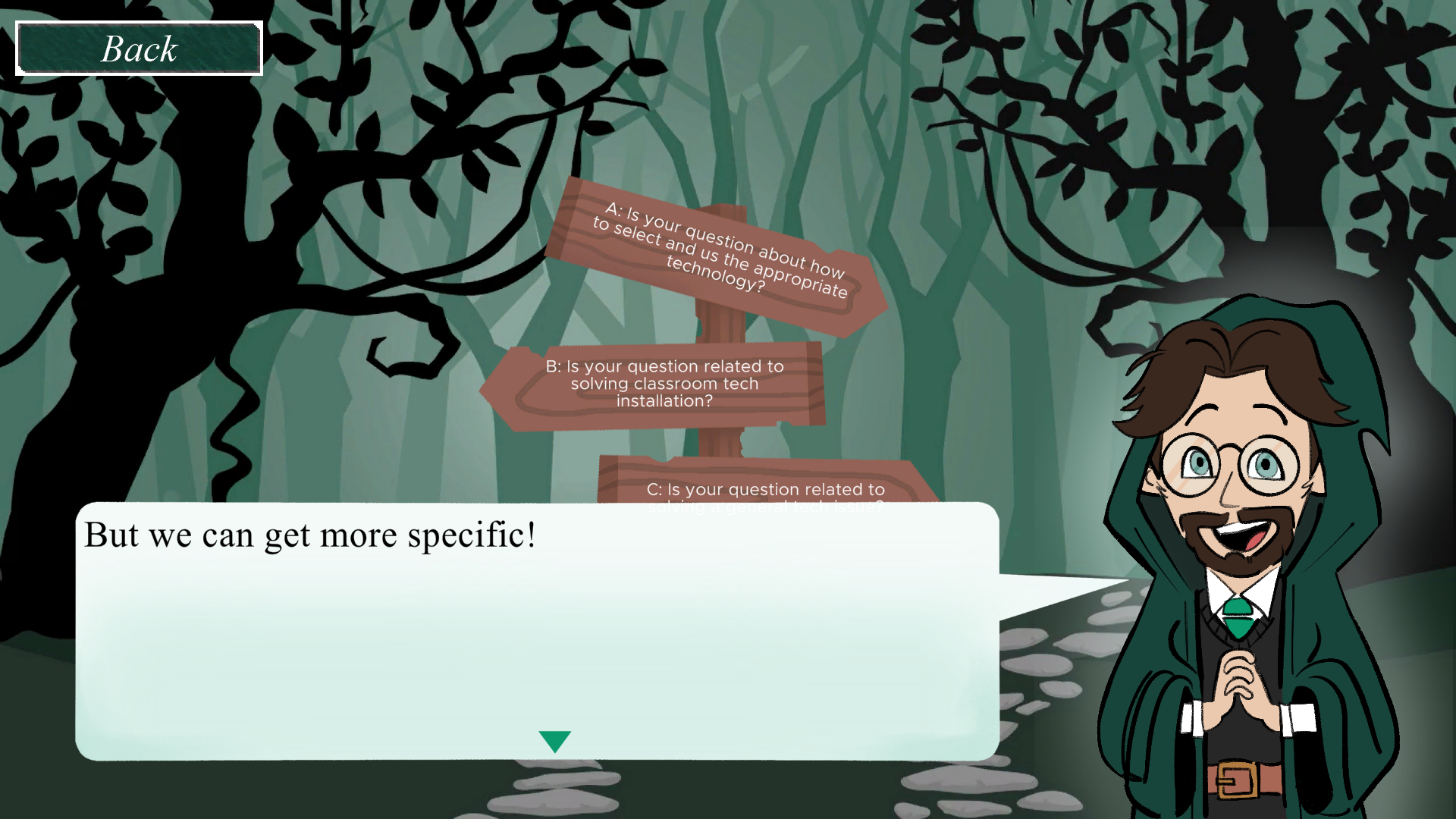Click the text 'But we can get more specific!'
Image resolution: width=1456 pixels, height=819 pixels.
[x=309, y=535]
